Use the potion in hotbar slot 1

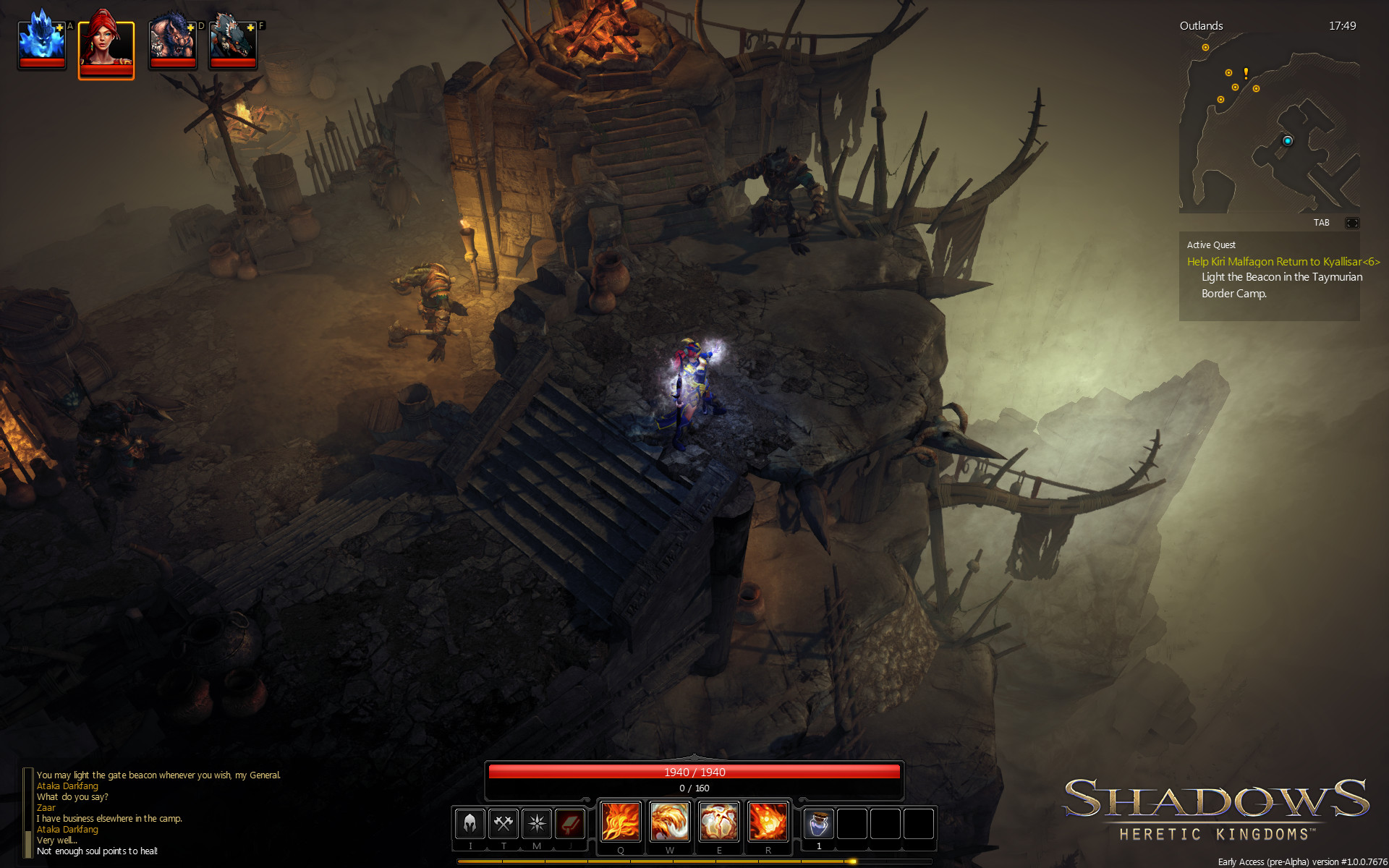(818, 824)
